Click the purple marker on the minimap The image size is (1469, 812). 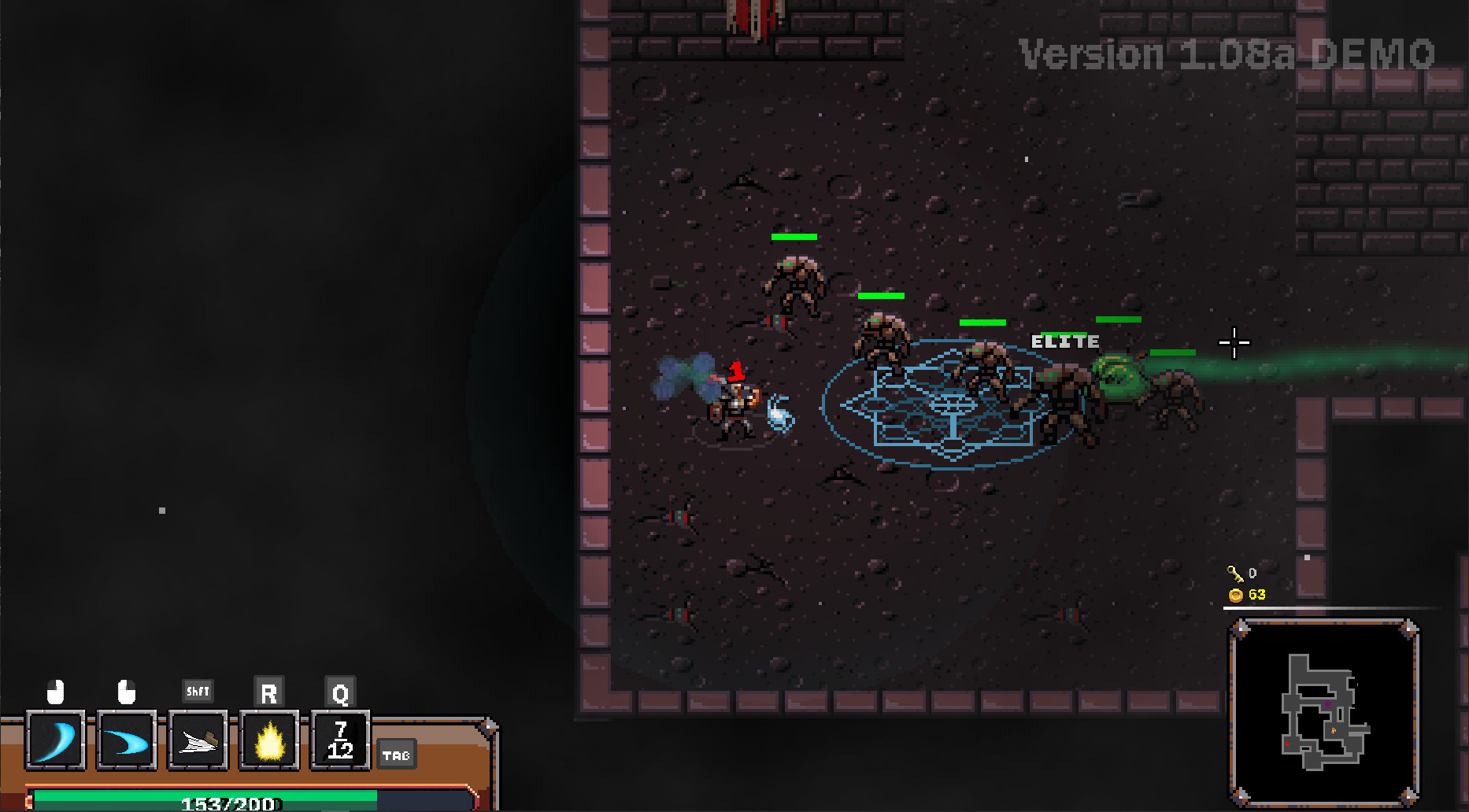click(x=1328, y=704)
